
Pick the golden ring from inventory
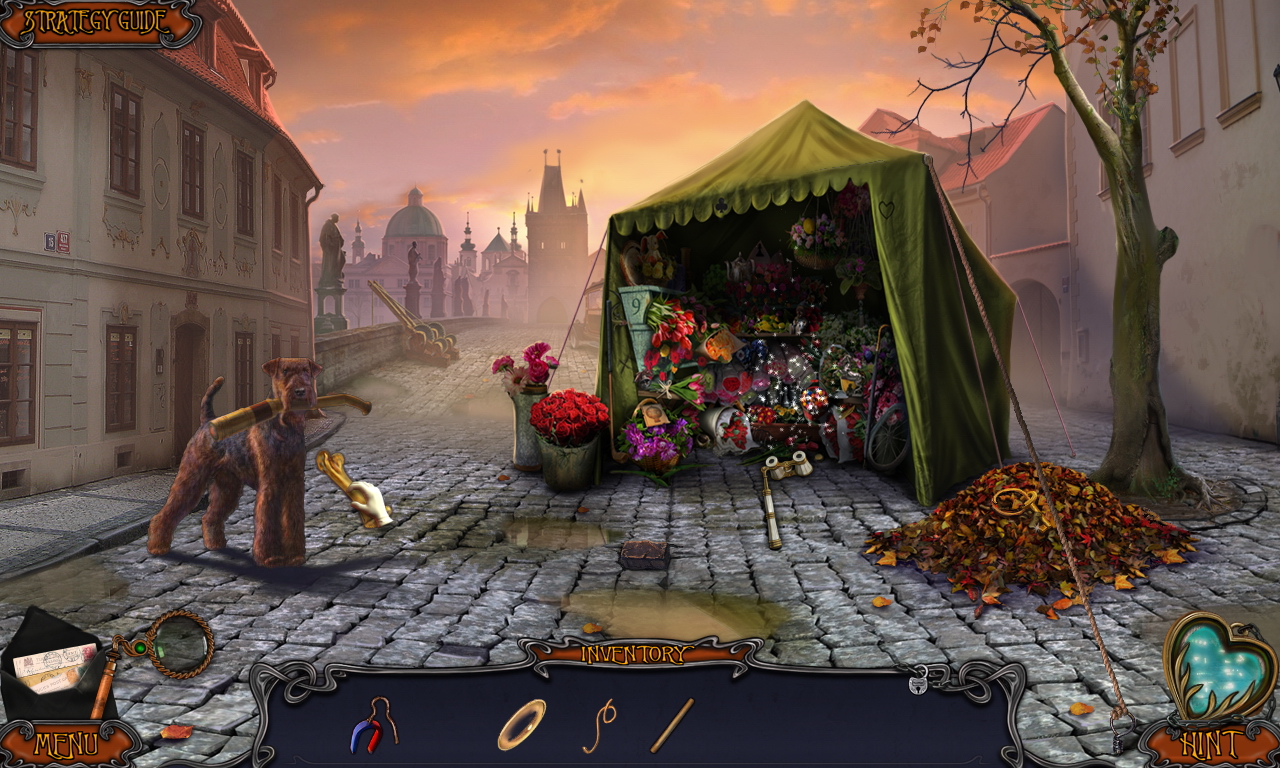[x=523, y=727]
